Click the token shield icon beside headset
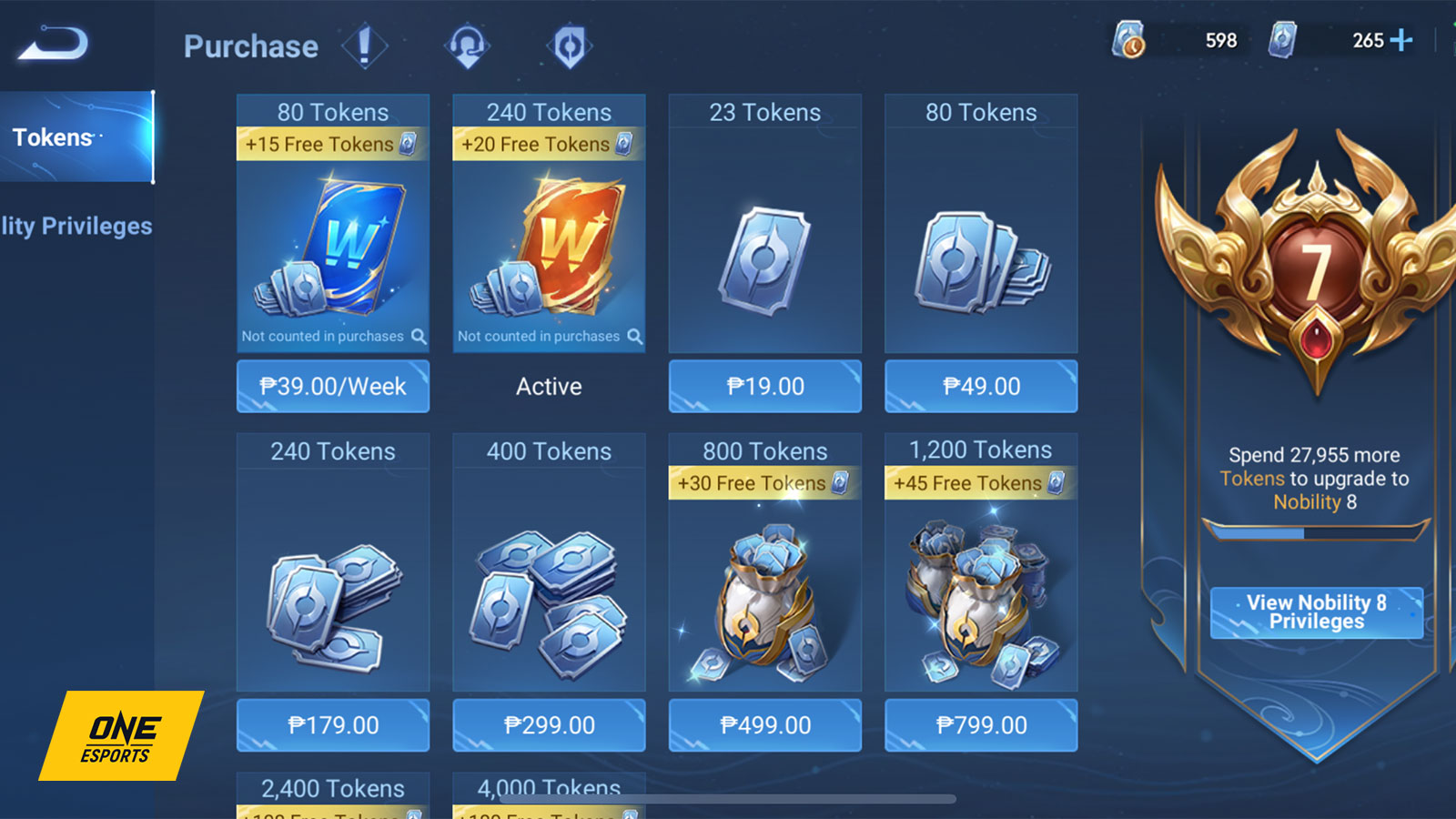Image resolution: width=1456 pixels, height=819 pixels. tap(569, 45)
